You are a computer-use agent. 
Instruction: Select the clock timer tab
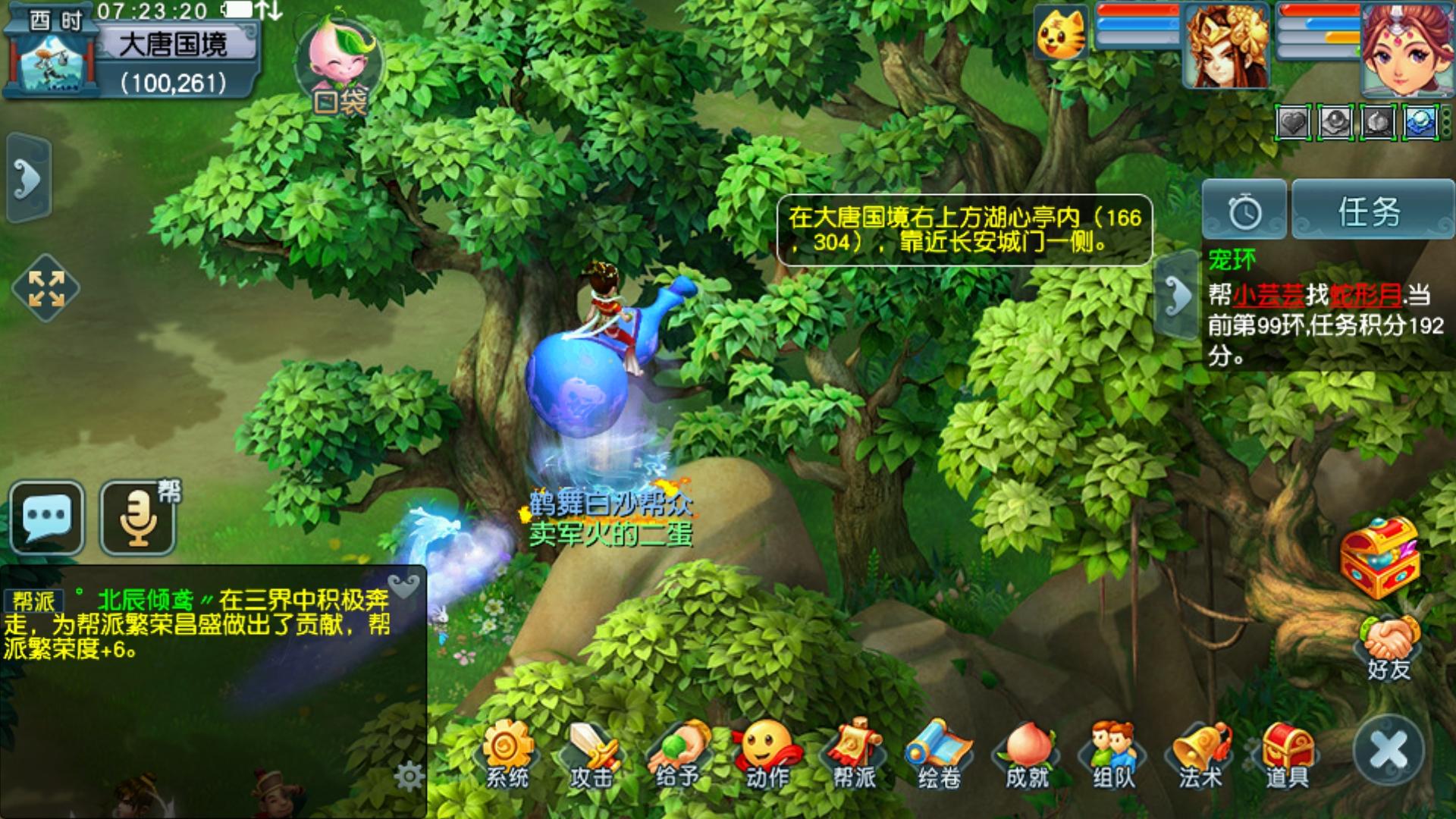click(x=1244, y=211)
